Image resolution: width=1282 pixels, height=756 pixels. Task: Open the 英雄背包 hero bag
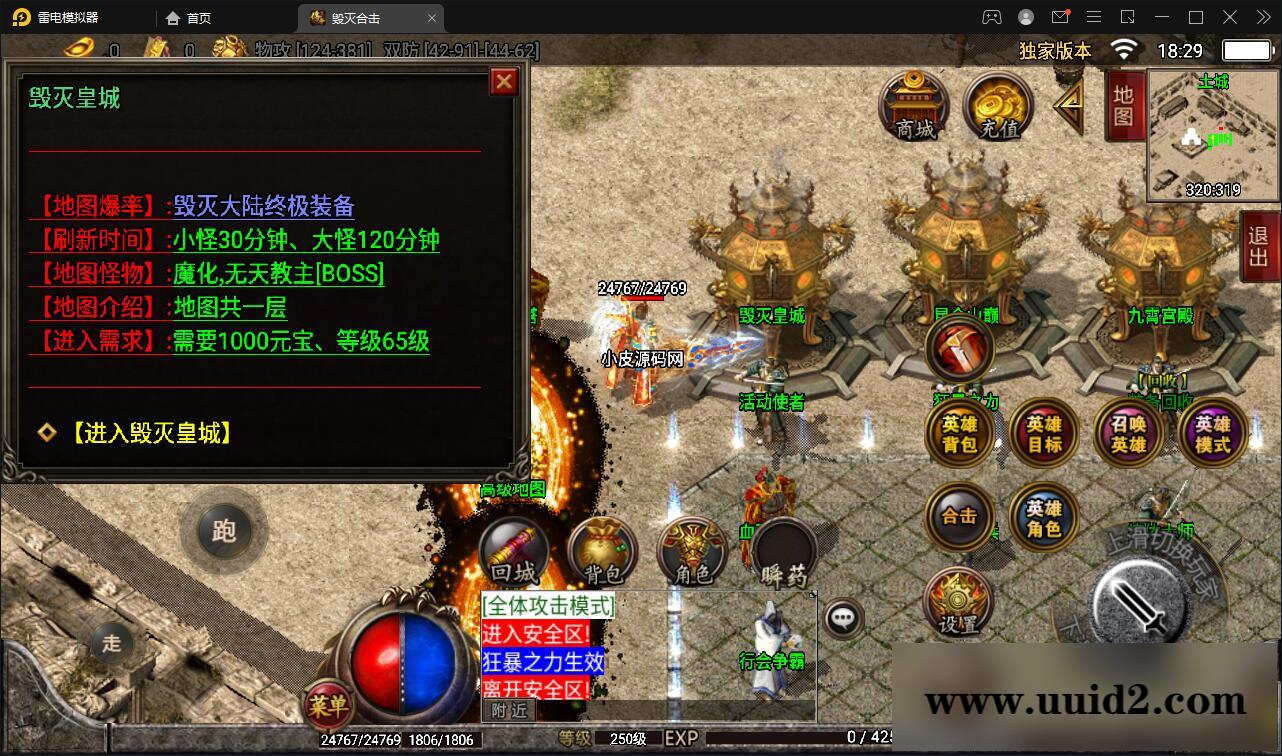[958, 433]
